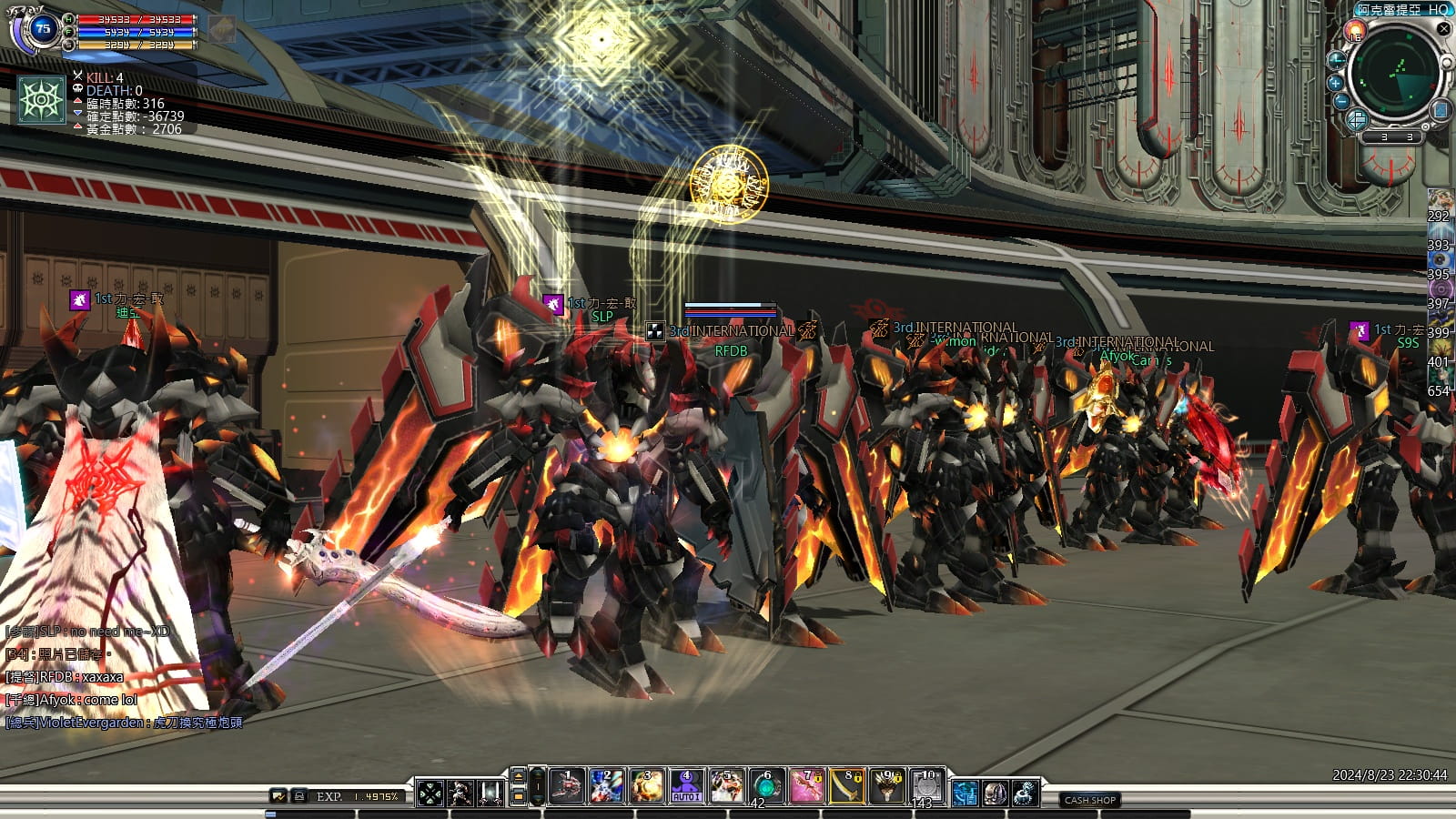The width and height of the screenshot is (1456, 819).
Task: Click the green eye emblem icon
Action: click(x=42, y=99)
